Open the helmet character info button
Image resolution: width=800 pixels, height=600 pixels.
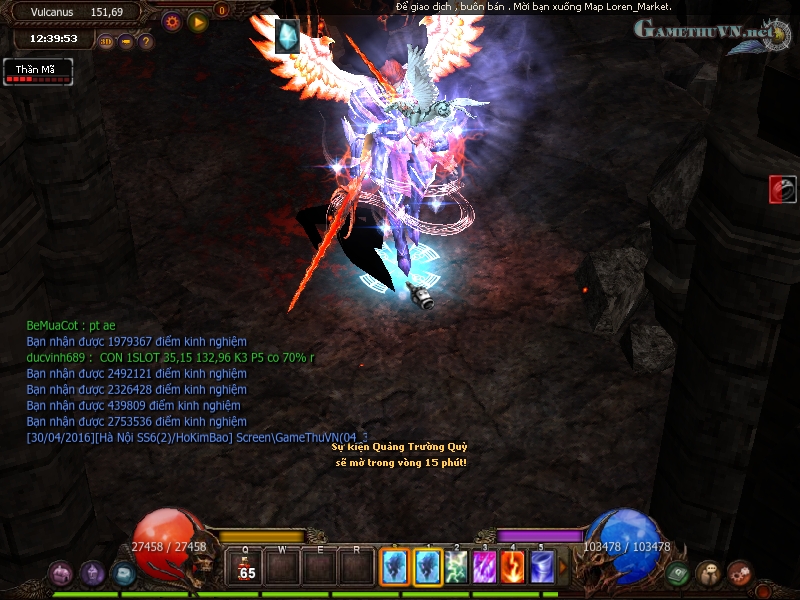[x=93, y=573]
